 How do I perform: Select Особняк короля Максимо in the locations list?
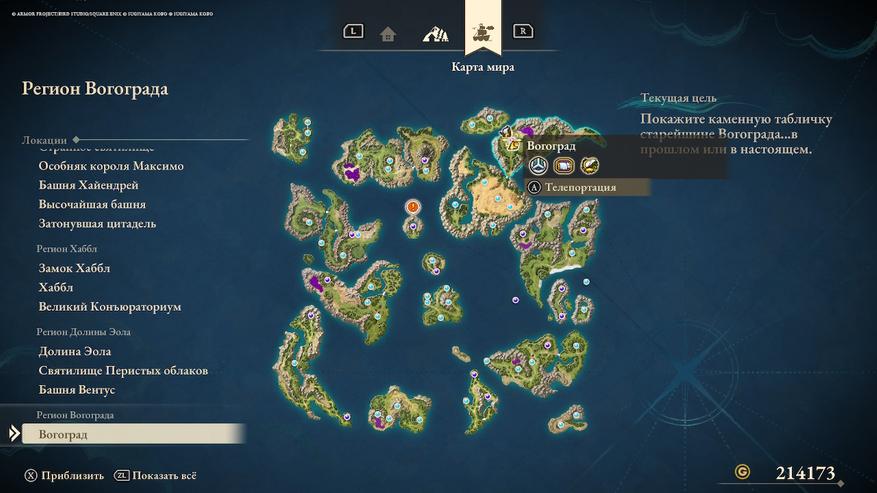coord(111,166)
